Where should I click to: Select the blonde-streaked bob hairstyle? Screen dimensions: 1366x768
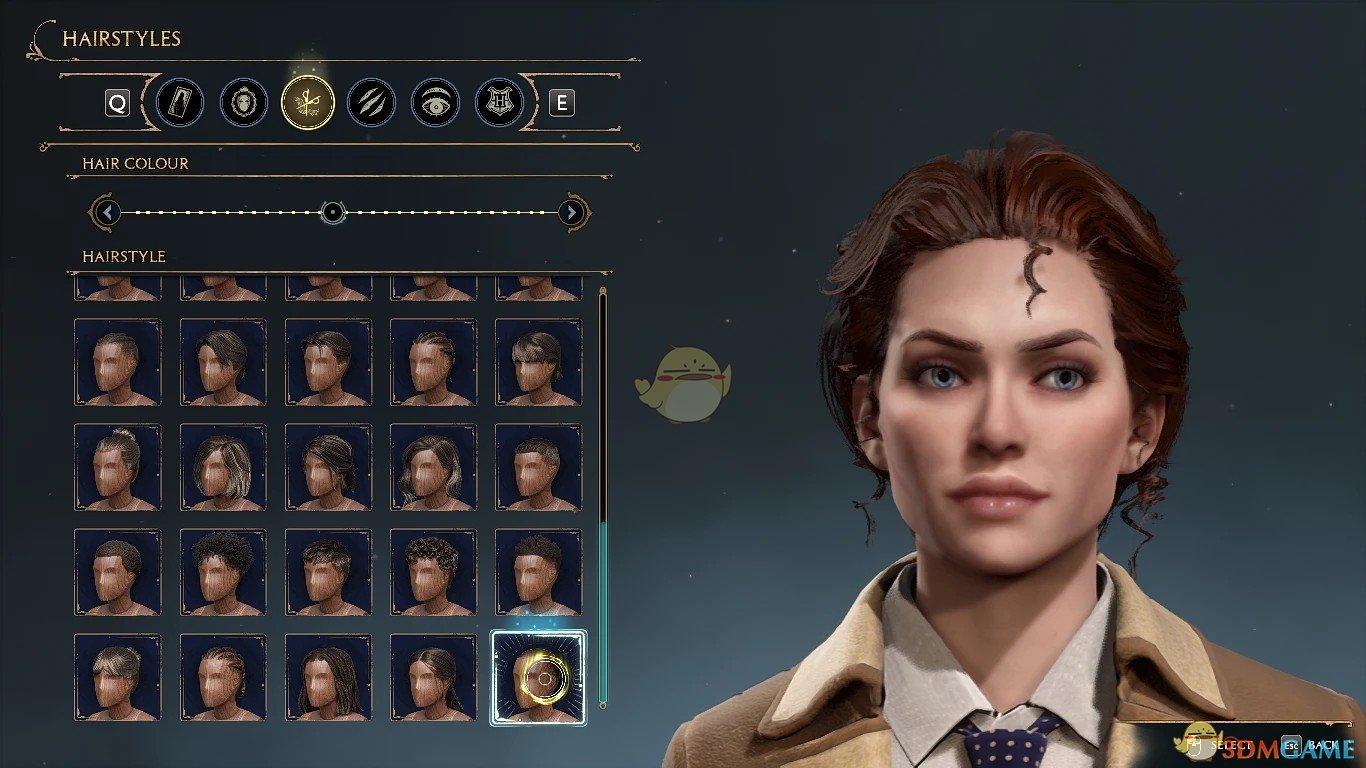[x=223, y=467]
